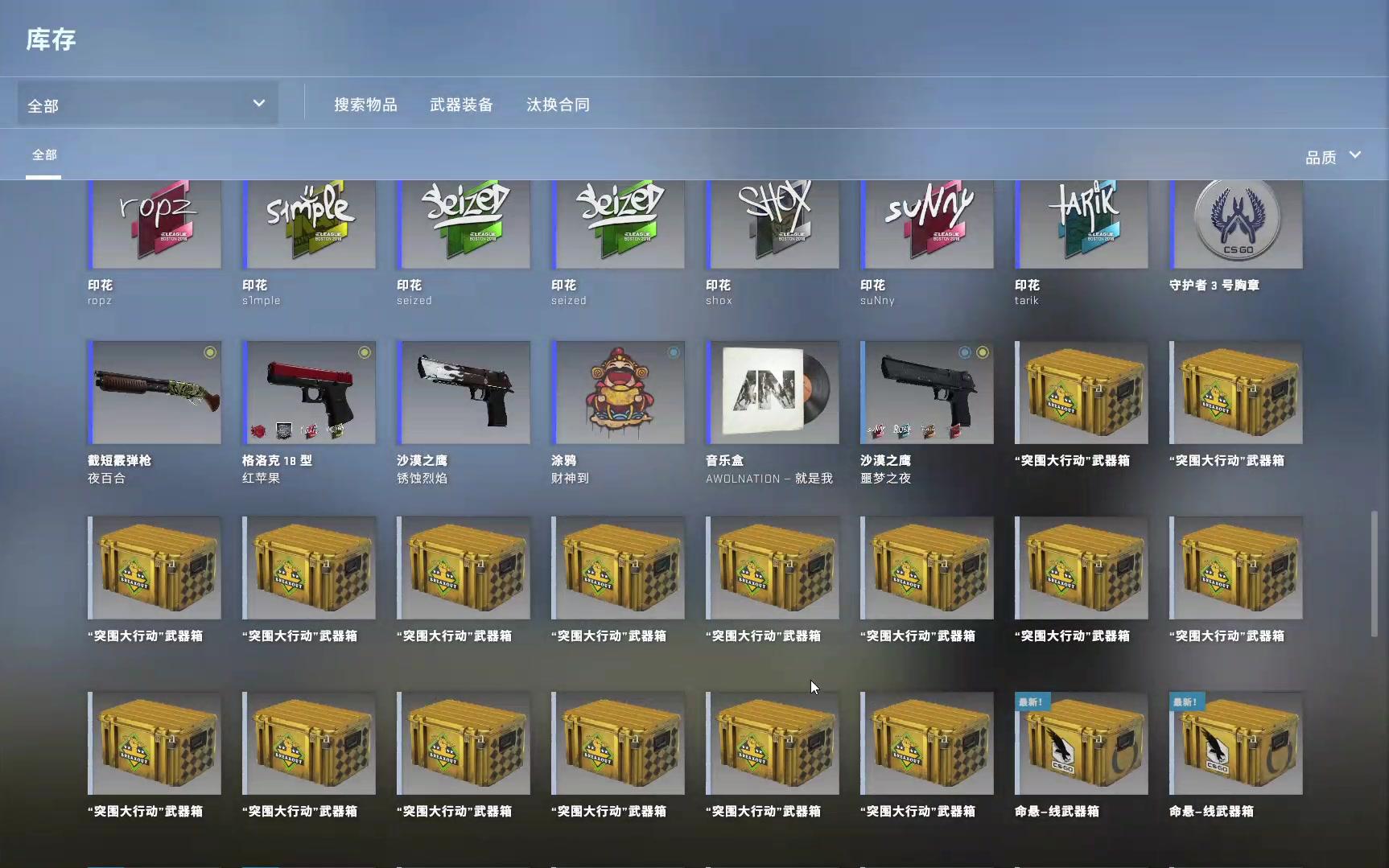
Task: Open the 汰换合同 menu item
Action: pos(558,104)
